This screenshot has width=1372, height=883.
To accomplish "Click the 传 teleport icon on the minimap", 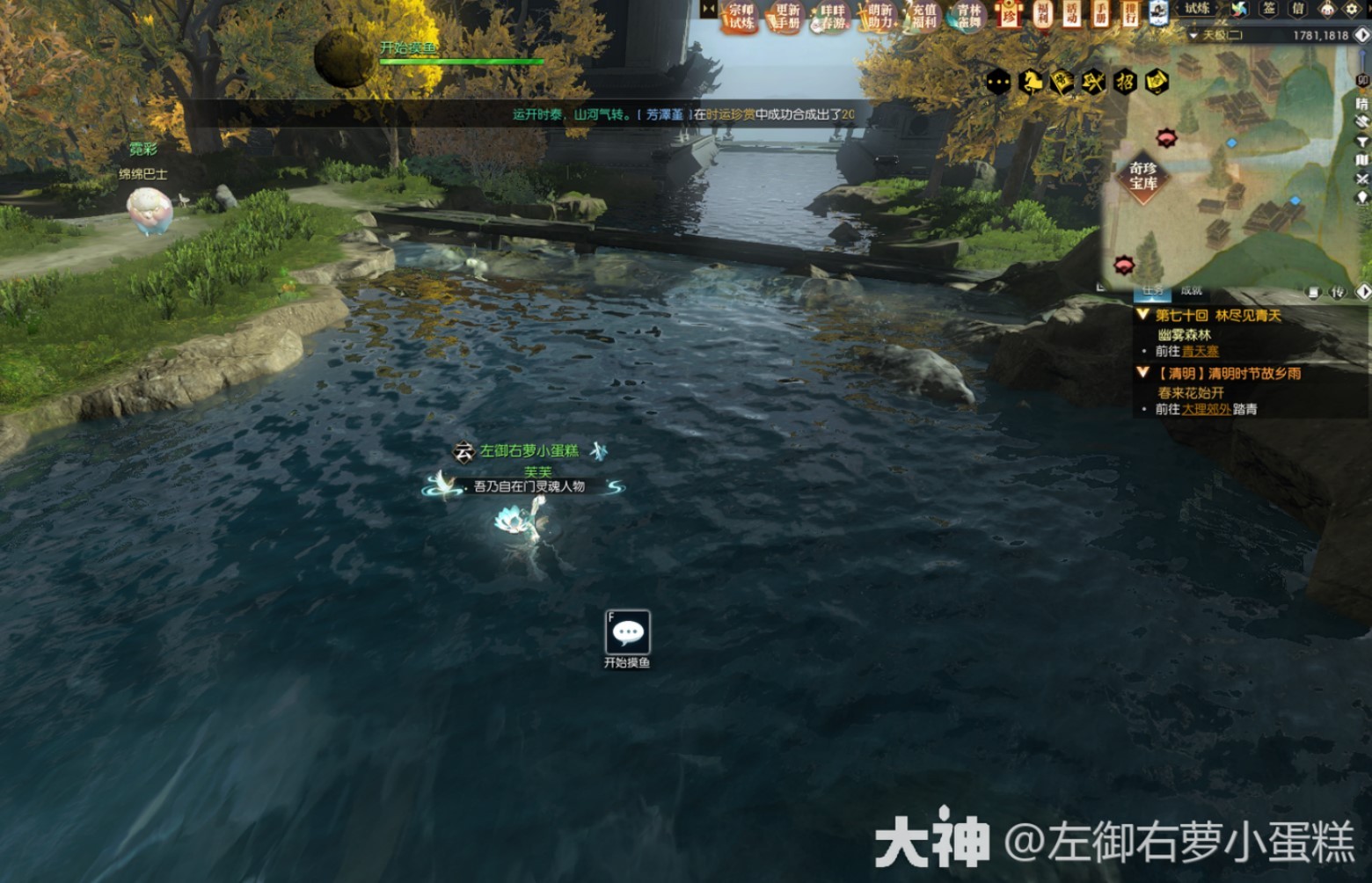I will pyautogui.click(x=1336, y=293).
